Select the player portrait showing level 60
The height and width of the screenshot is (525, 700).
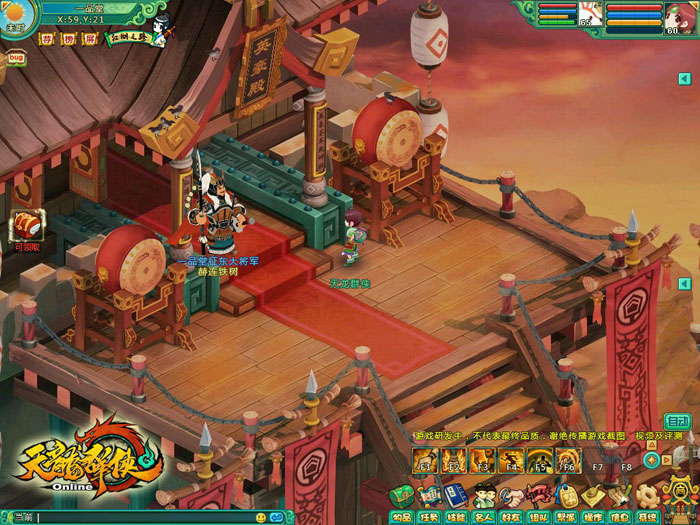pos(679,17)
